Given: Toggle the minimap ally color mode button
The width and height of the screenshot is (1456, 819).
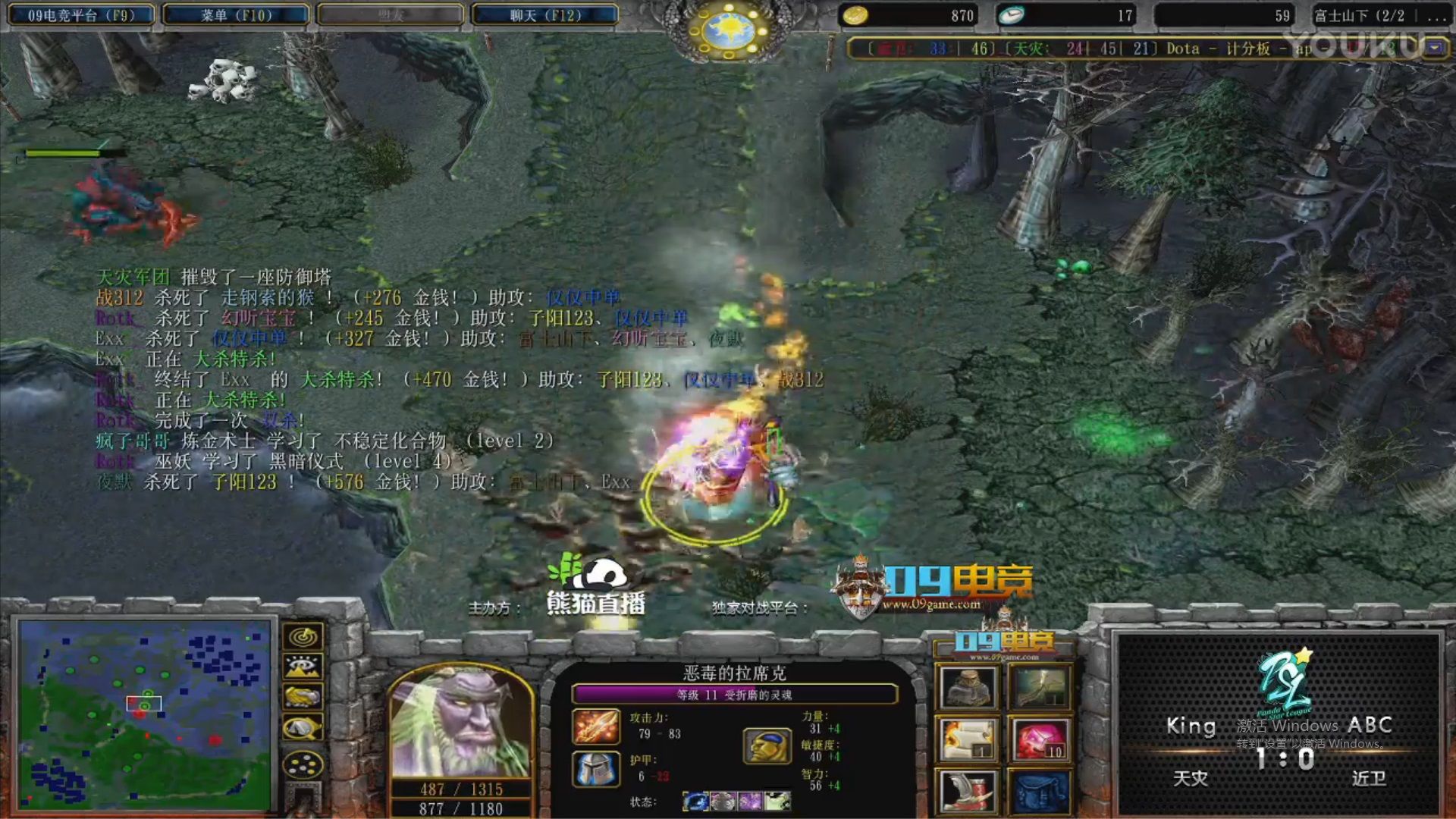Looking at the screenshot, I should [303, 696].
